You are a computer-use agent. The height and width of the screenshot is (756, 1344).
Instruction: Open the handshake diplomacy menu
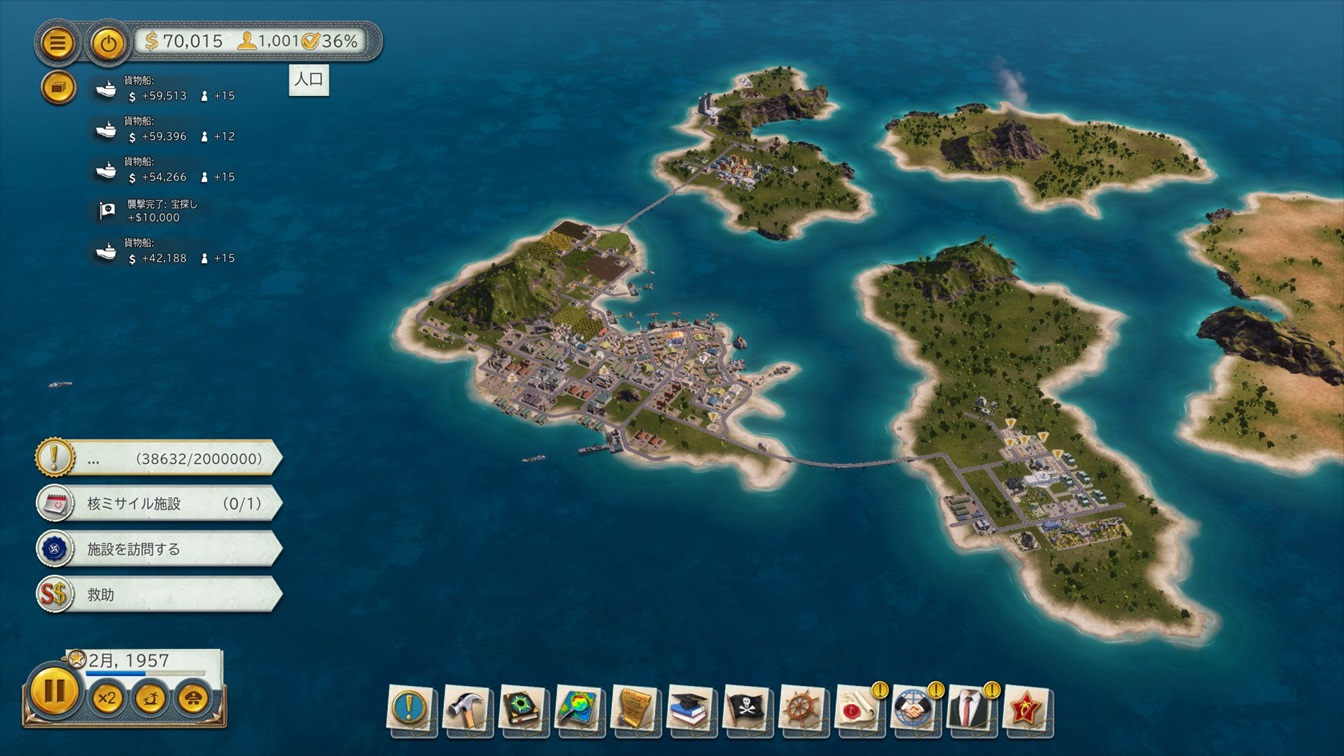point(913,708)
